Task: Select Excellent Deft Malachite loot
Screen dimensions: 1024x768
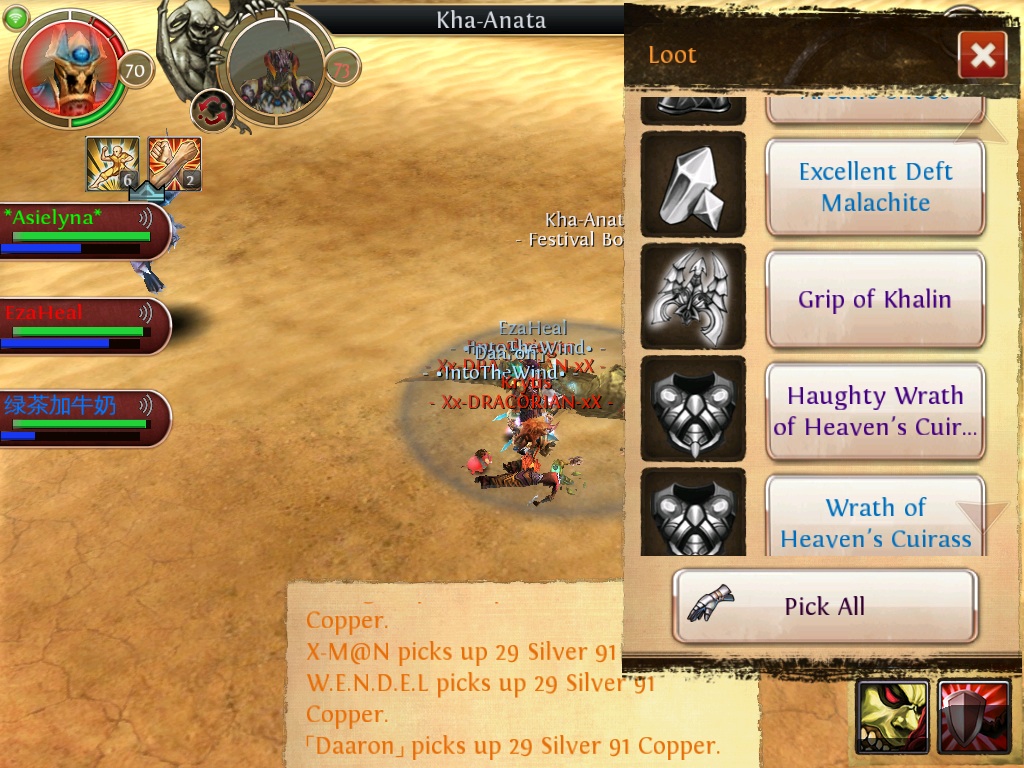Action: point(875,187)
